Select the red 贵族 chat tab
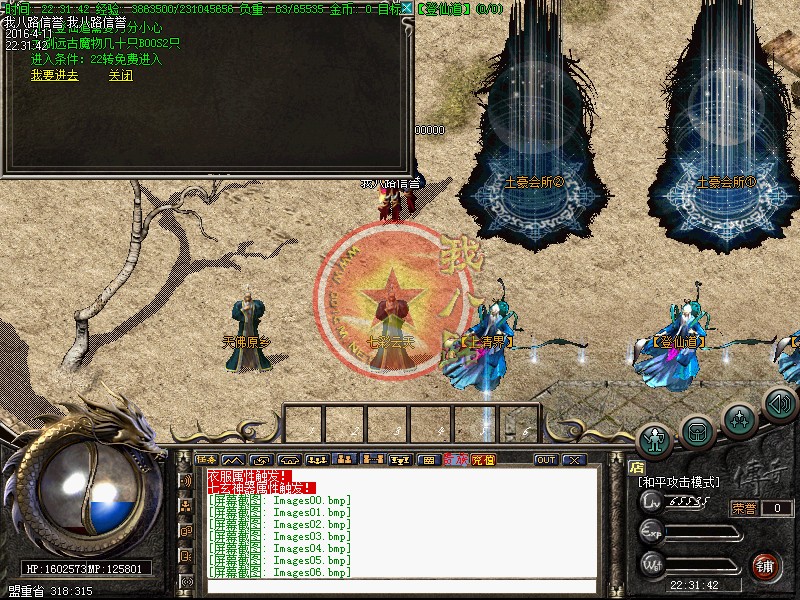The width and height of the screenshot is (800, 600). (455, 459)
